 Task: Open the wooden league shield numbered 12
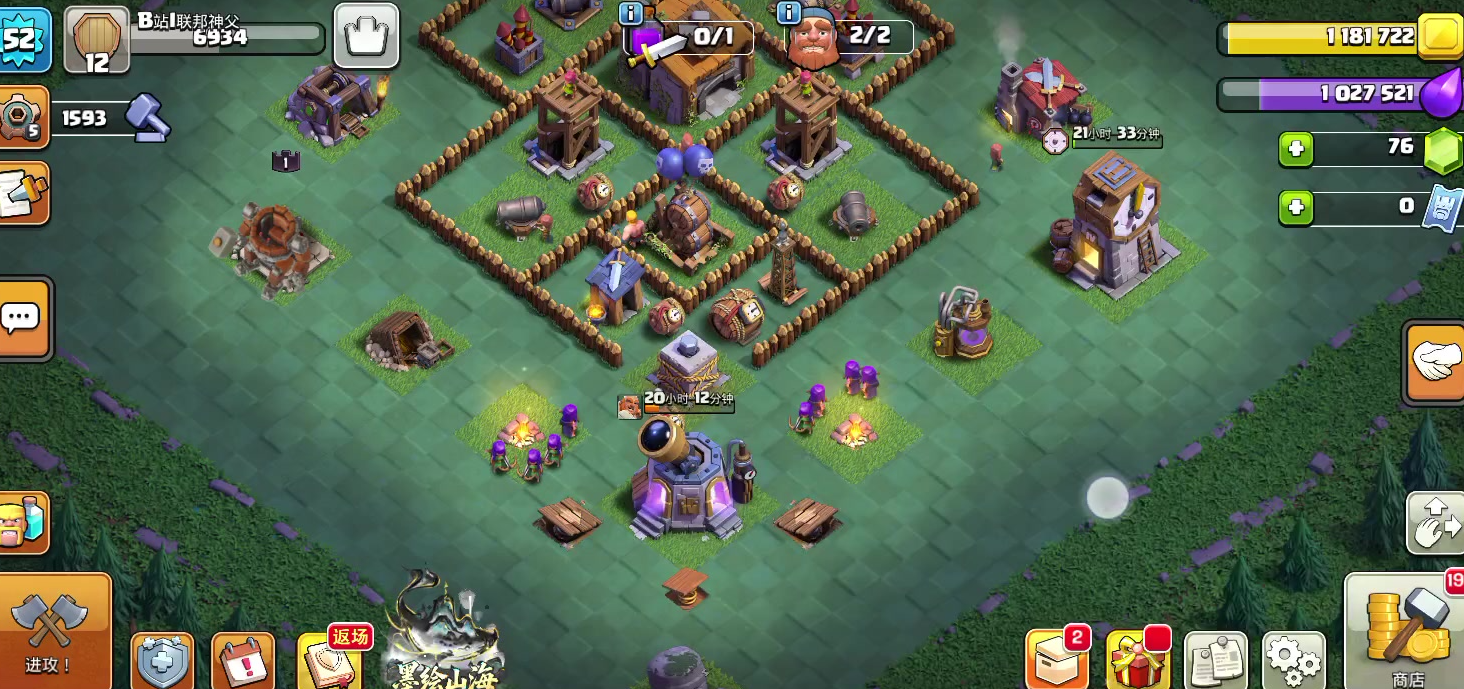pos(96,40)
